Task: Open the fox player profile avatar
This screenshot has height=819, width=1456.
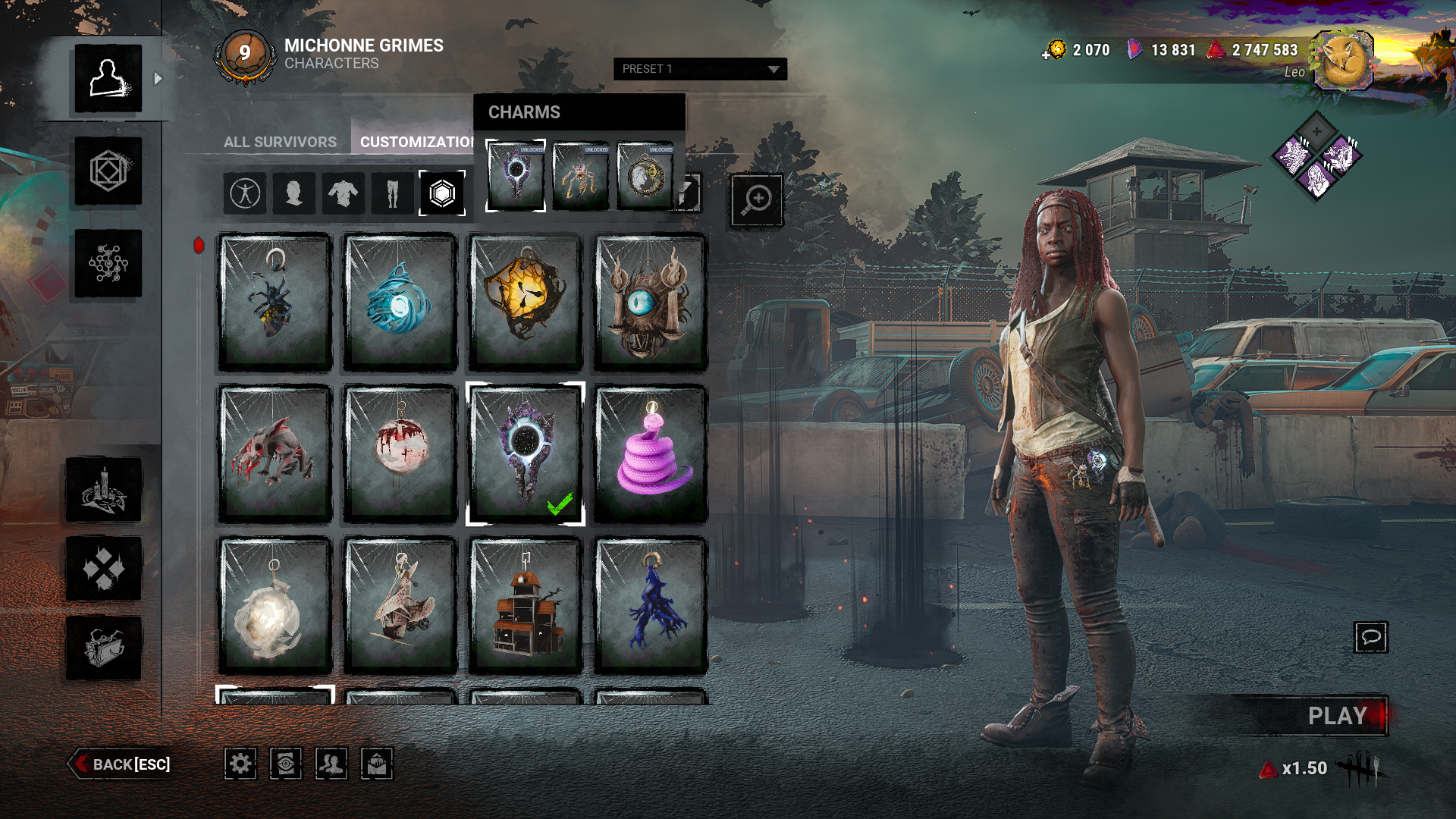Action: click(1343, 61)
